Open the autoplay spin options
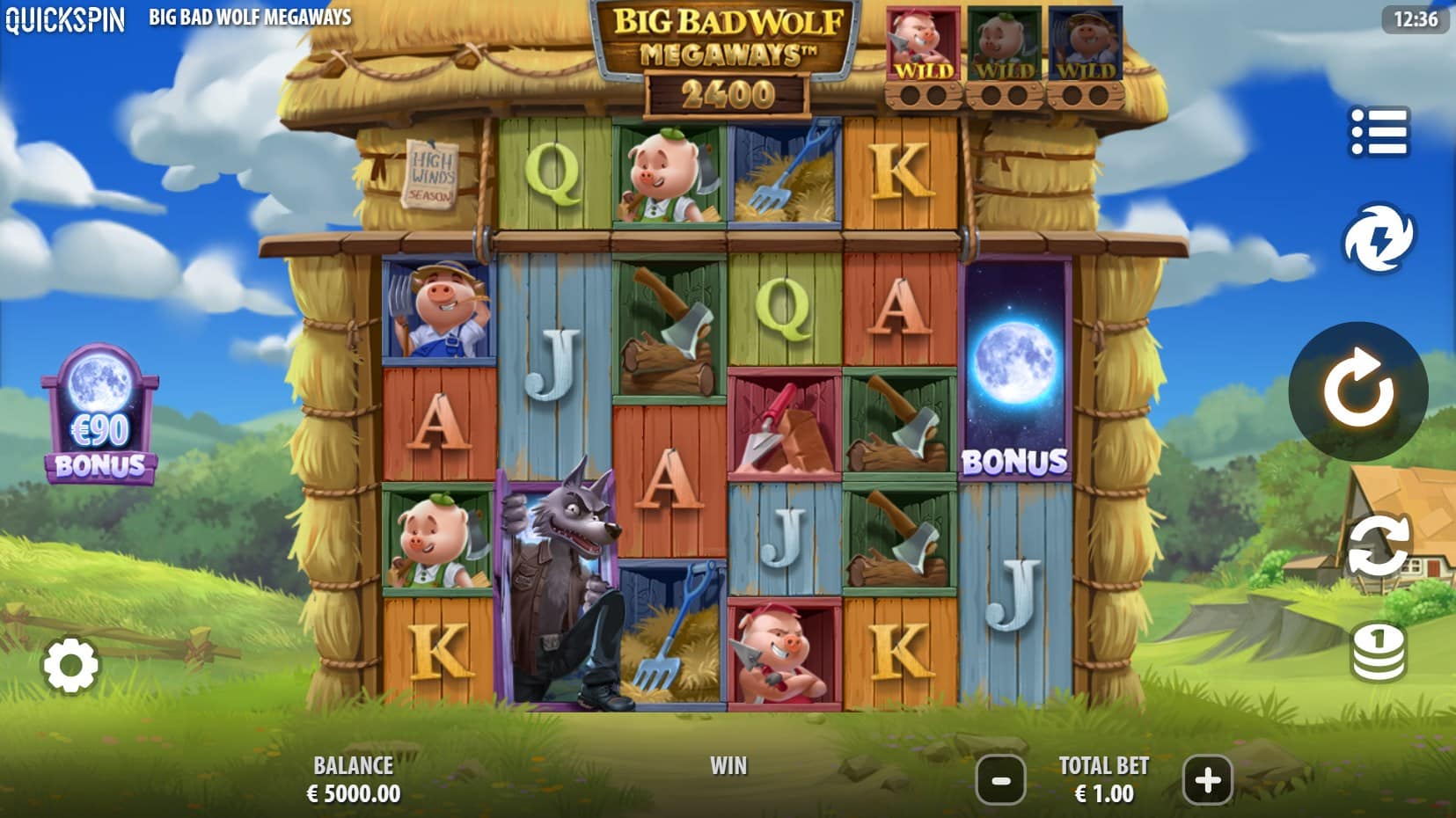Viewport: 1456px width, 818px height. [1378, 545]
